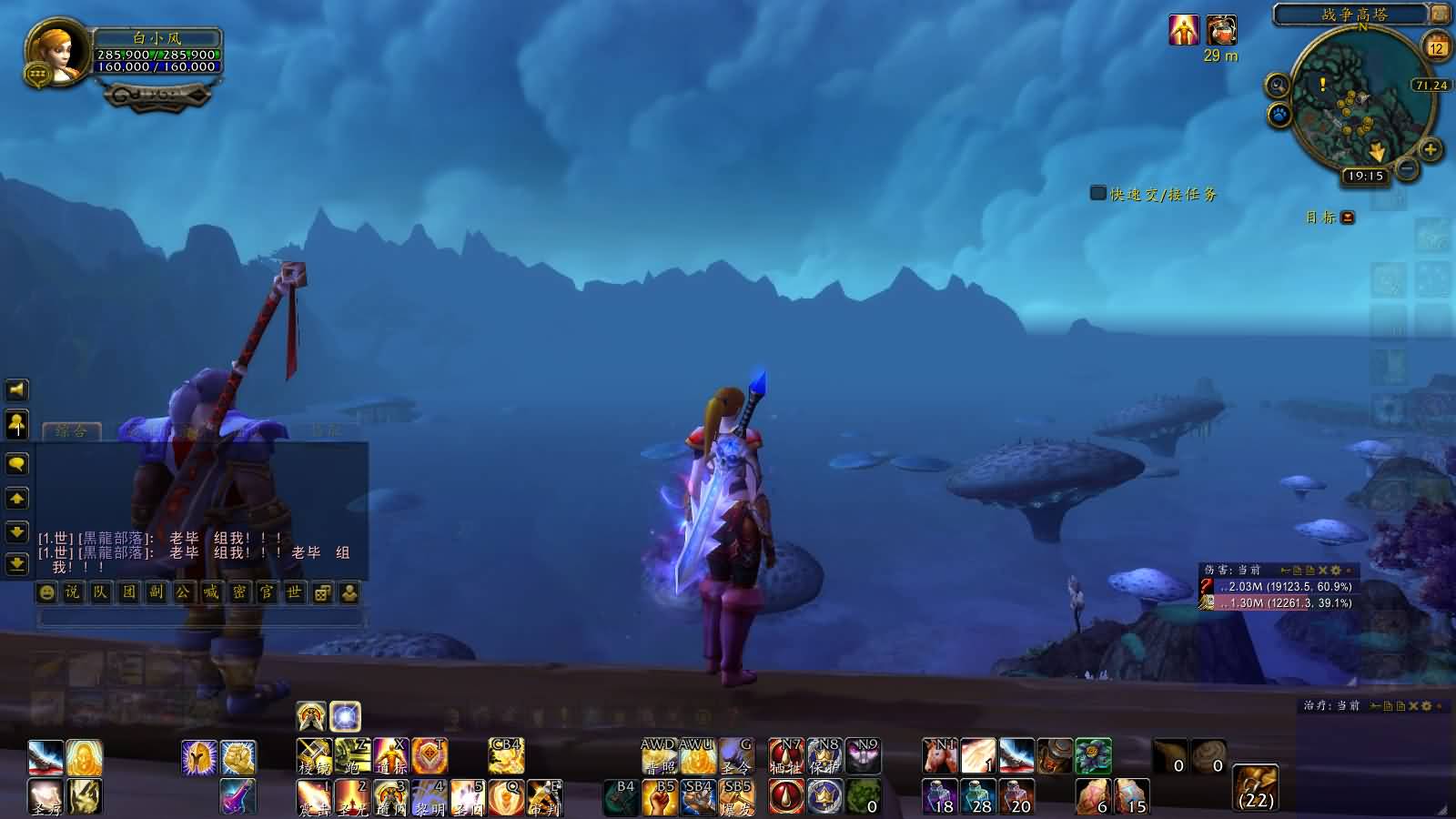Activate the 震击 ability on key 1
Image resolution: width=1456 pixels, height=819 pixels.
coord(313,796)
